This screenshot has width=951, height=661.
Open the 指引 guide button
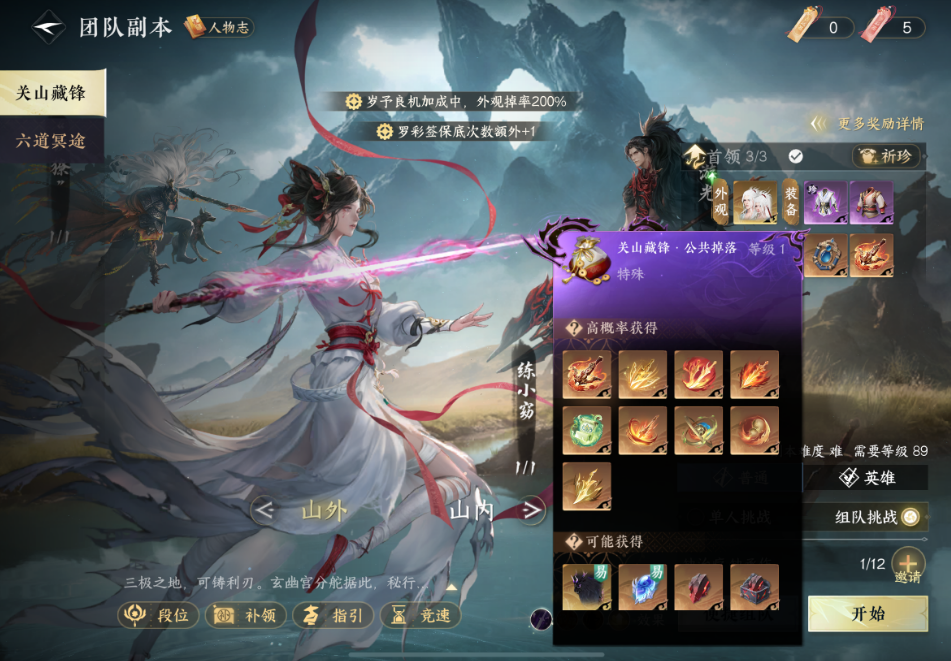(x=334, y=615)
